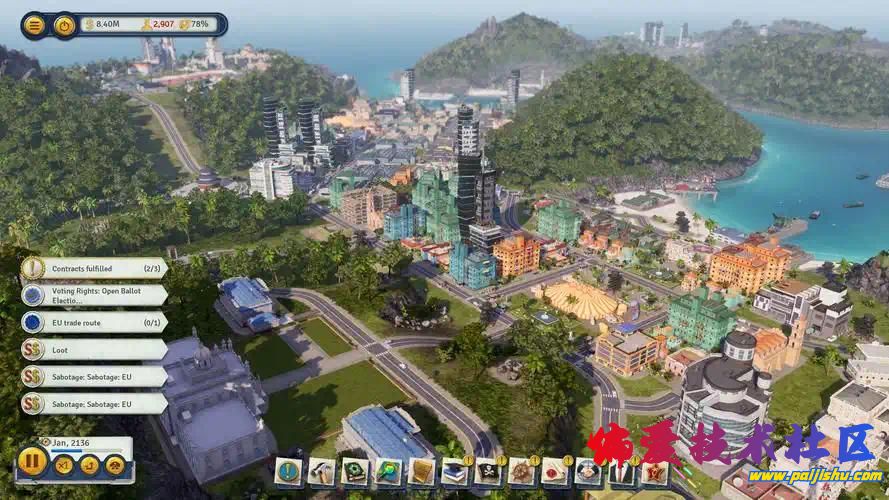
Task: Open the green book almanac icon
Action: [x=355, y=471]
